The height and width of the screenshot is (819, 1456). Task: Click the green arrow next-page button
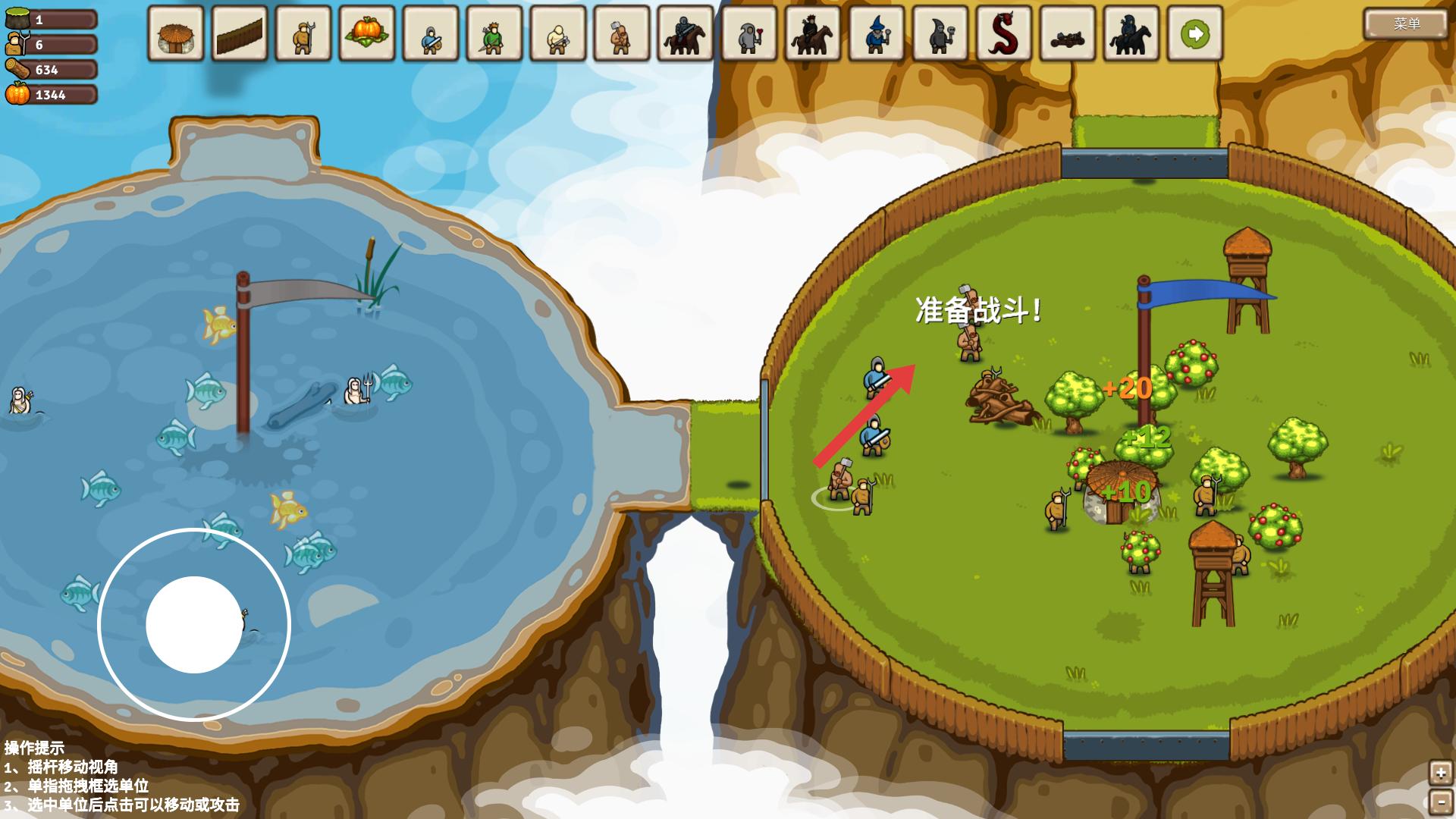pos(1194,34)
